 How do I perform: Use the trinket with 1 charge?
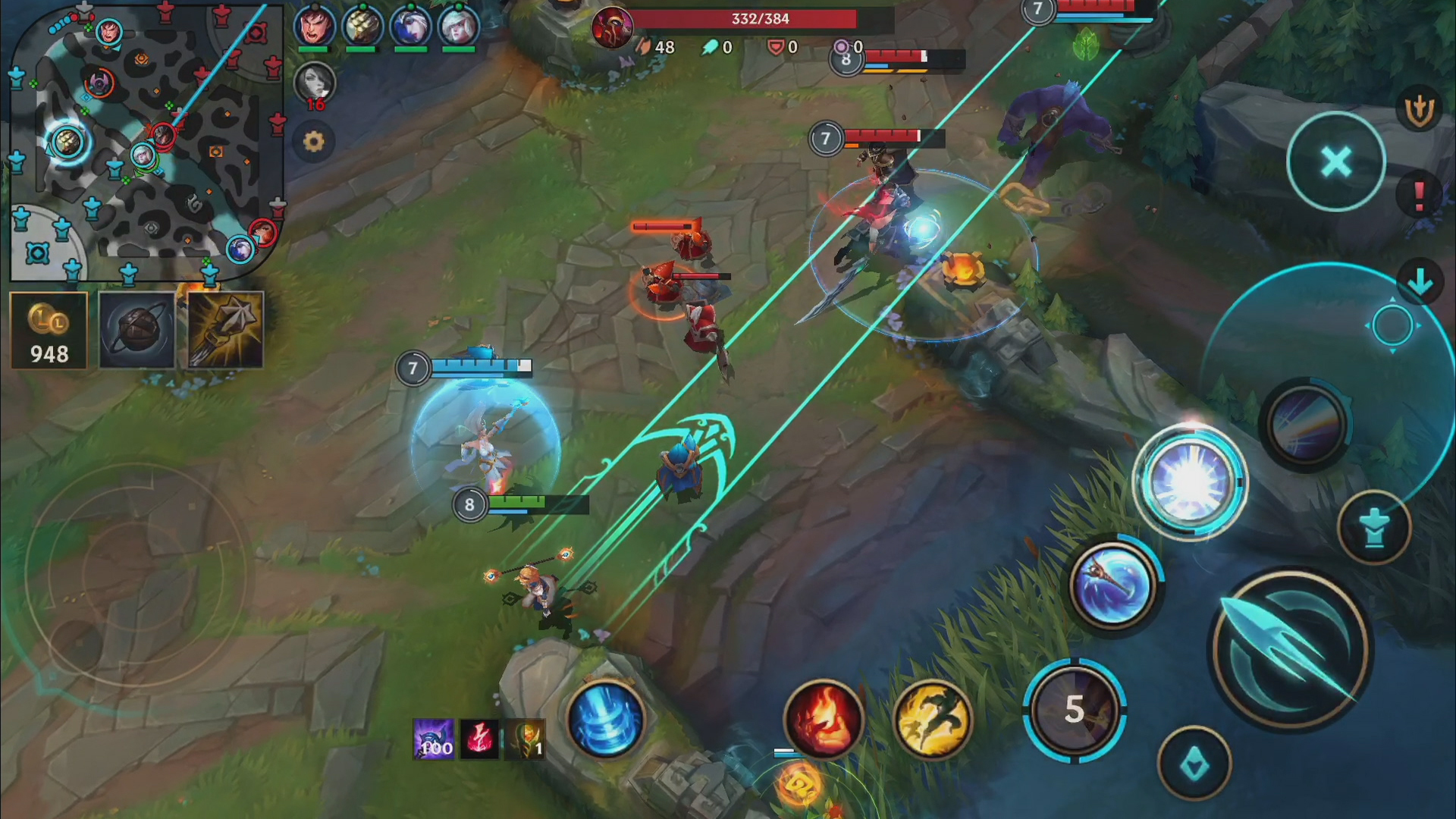[525, 739]
